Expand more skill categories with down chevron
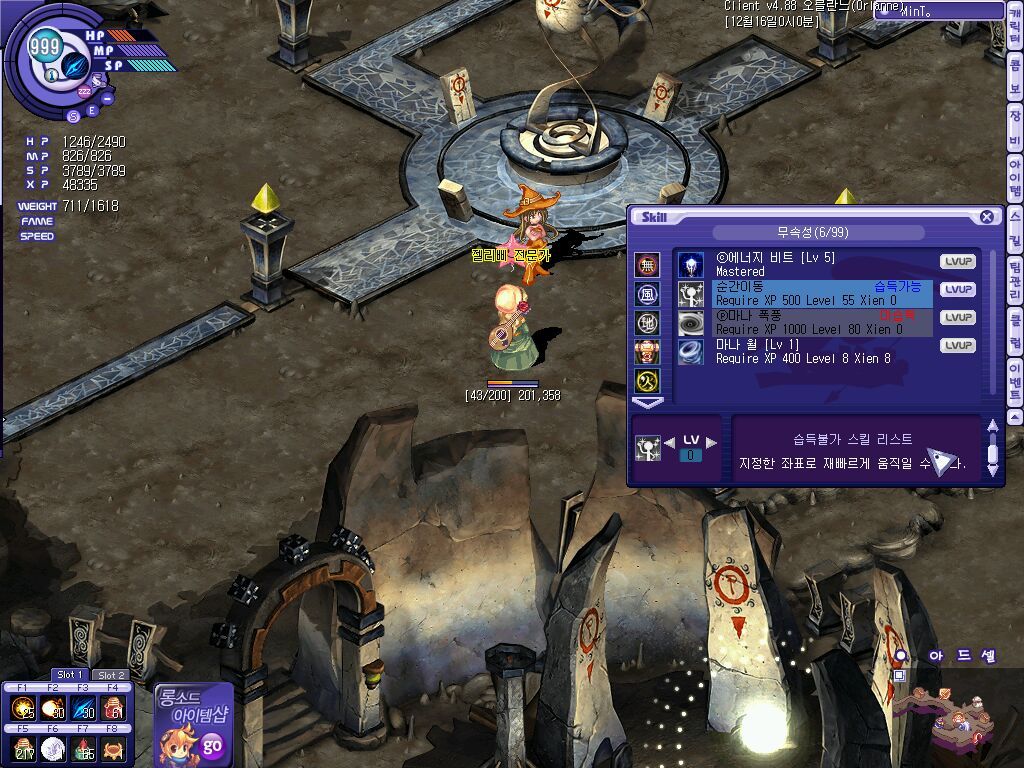The height and width of the screenshot is (768, 1024). pos(648,403)
